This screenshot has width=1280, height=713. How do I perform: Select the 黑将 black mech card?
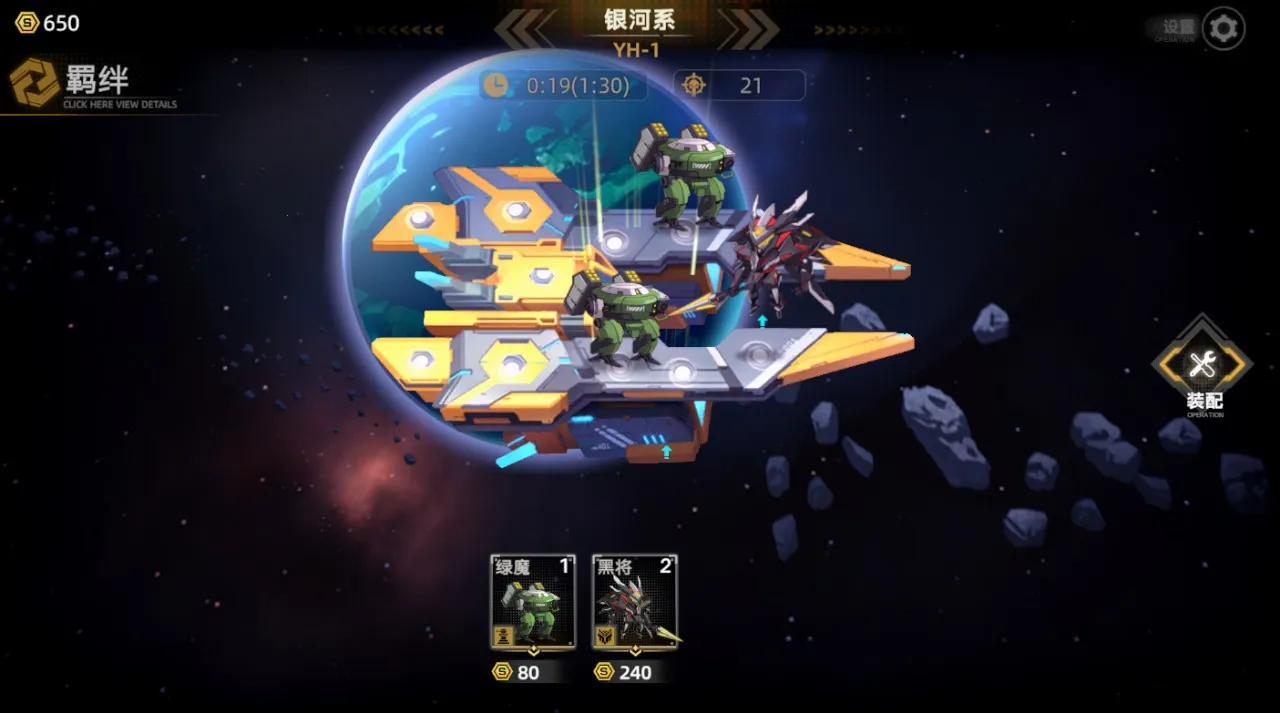click(x=635, y=602)
